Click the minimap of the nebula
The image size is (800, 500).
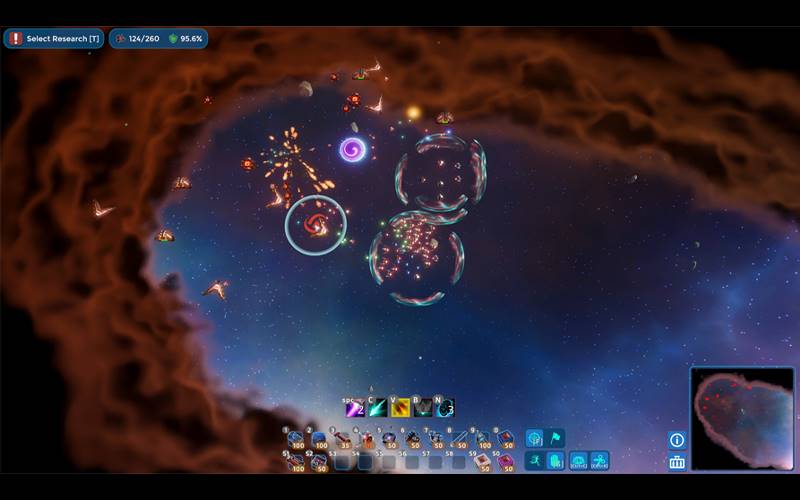[741, 418]
